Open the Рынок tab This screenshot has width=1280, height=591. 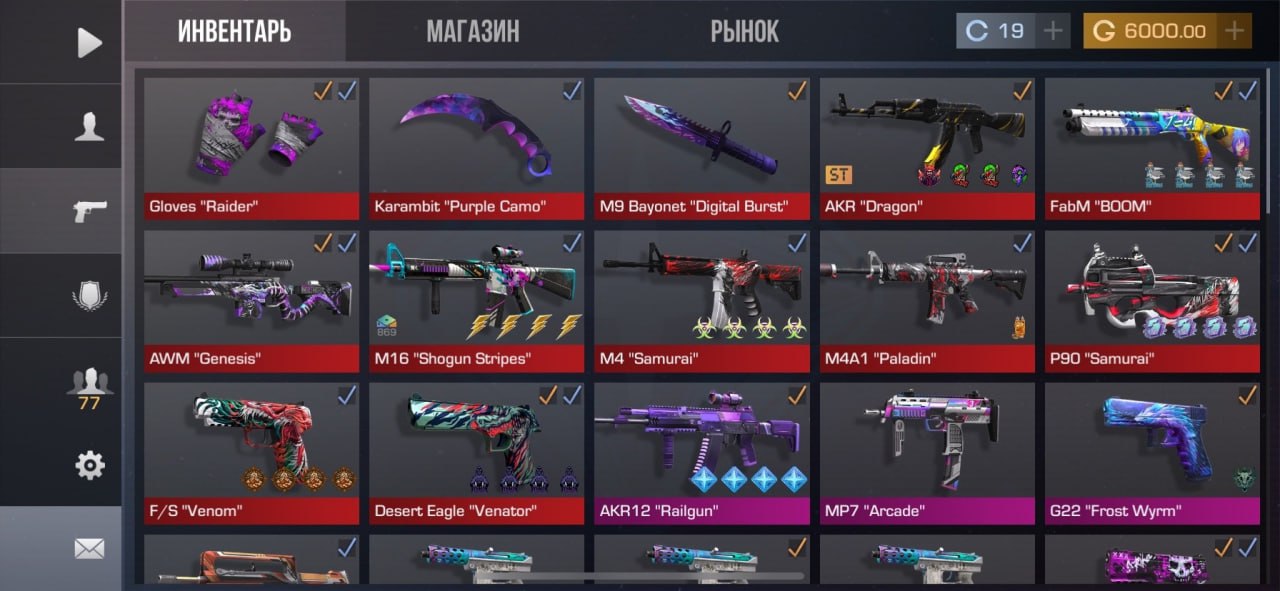(x=744, y=31)
